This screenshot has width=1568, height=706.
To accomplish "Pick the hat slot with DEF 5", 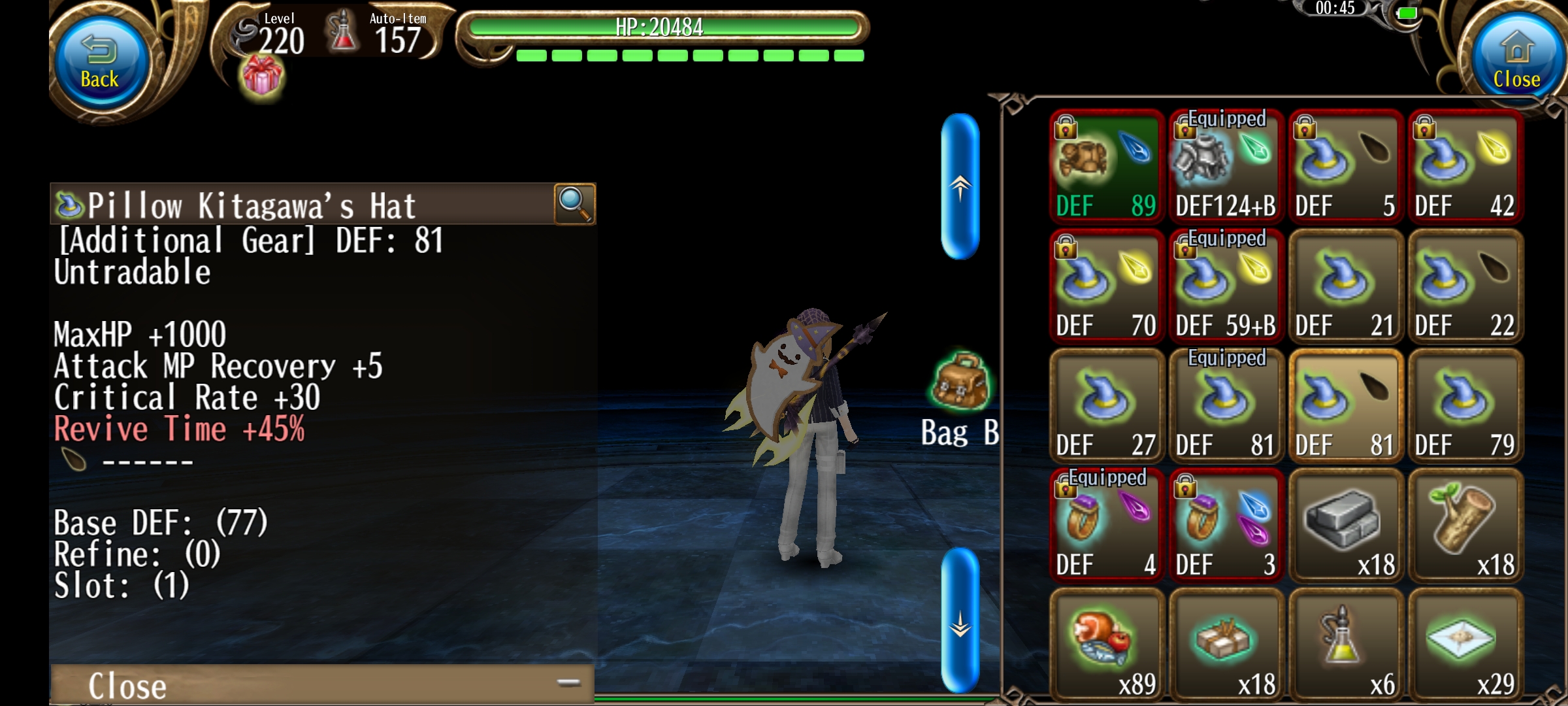I will (x=1345, y=166).
